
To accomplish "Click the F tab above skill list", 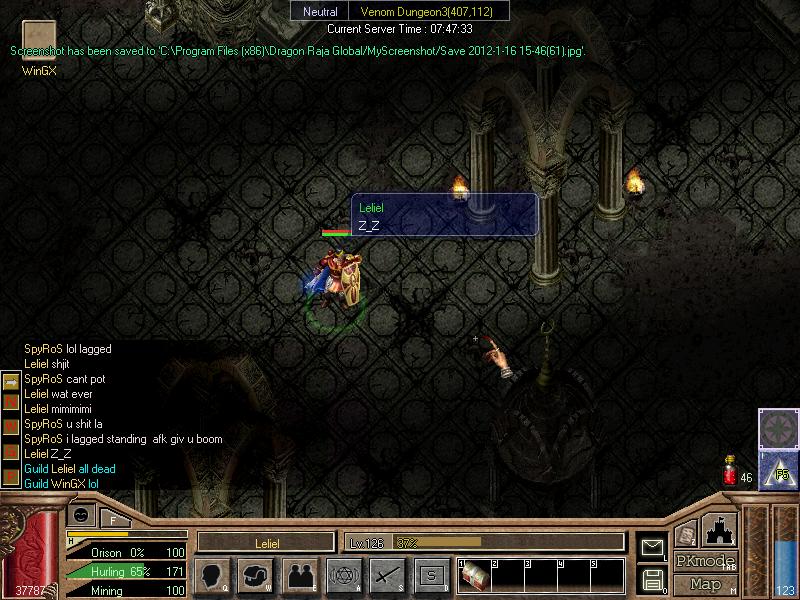I will [x=113, y=519].
